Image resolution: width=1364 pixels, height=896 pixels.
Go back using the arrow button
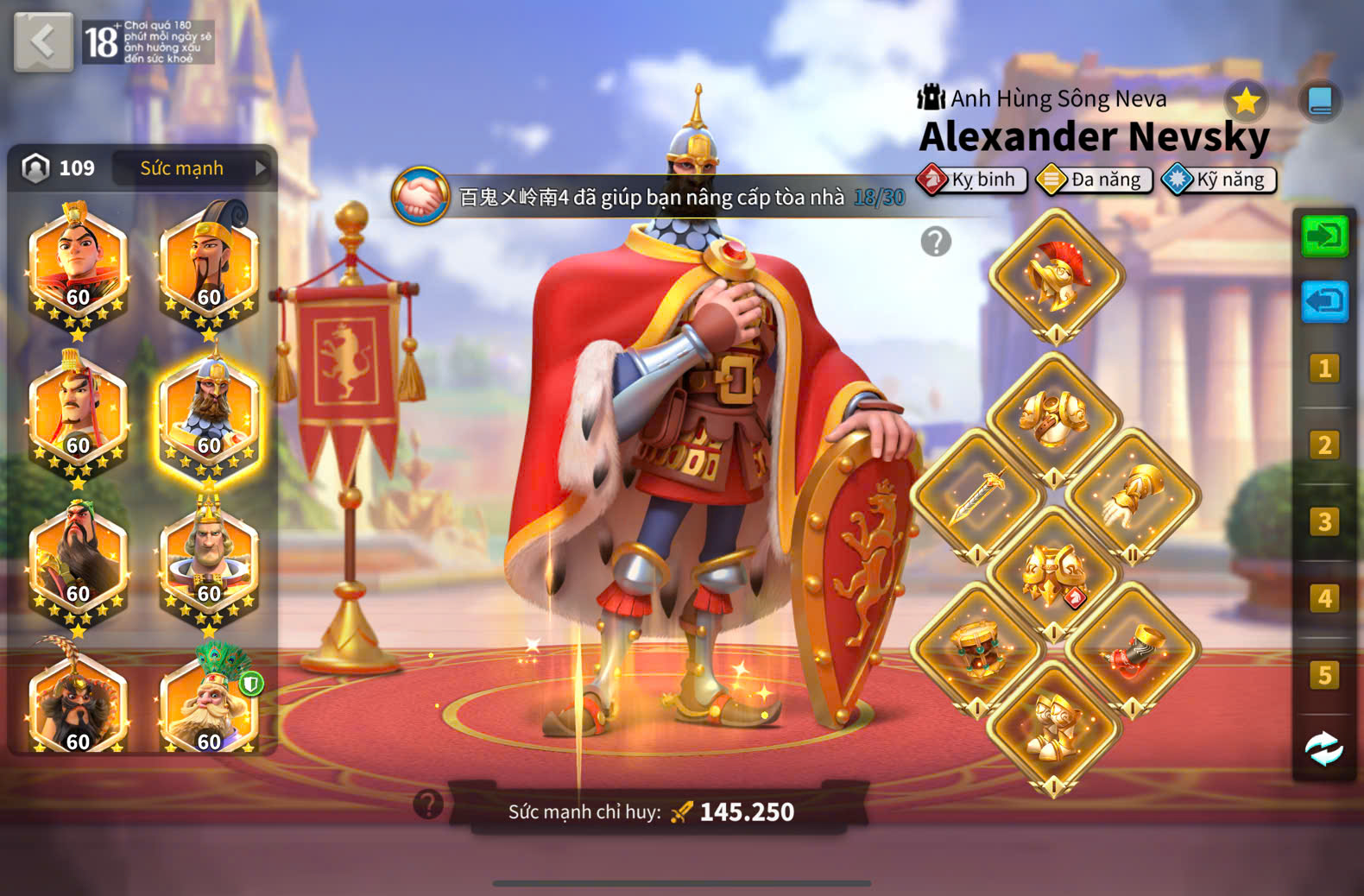tap(43, 41)
